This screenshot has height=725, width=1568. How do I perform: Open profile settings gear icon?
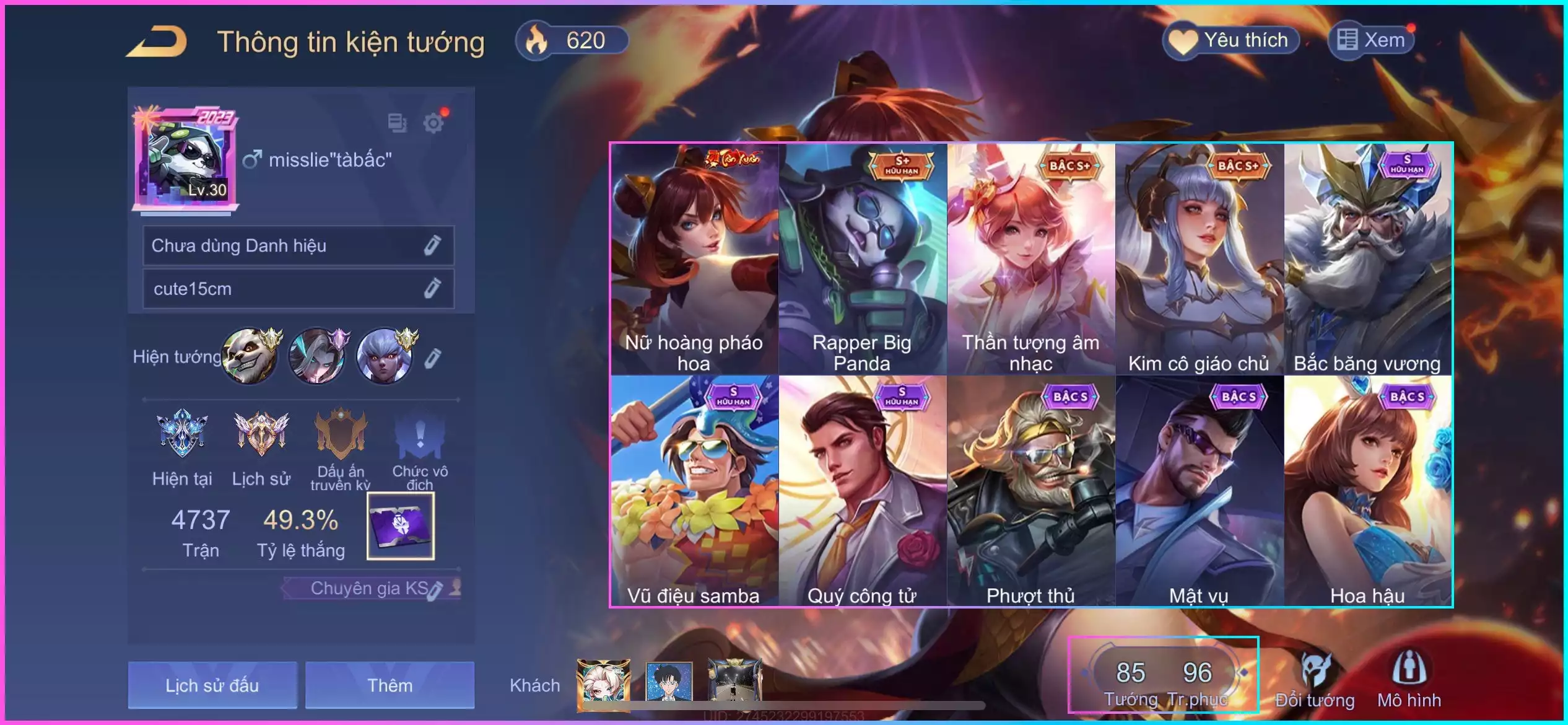433,123
